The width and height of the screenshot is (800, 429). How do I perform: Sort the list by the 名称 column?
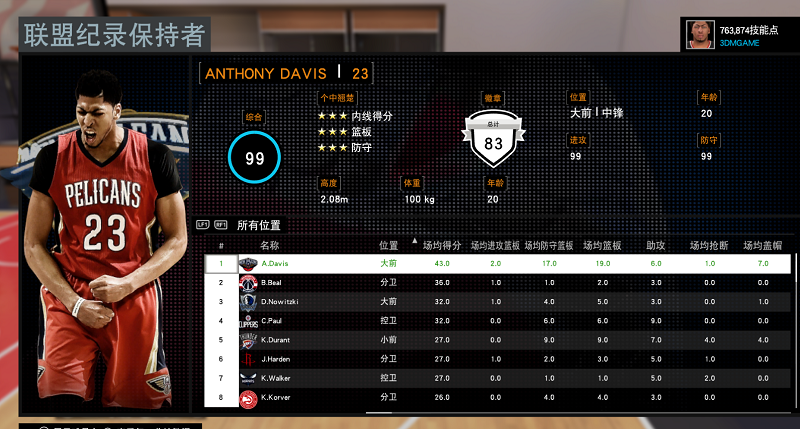(269, 244)
